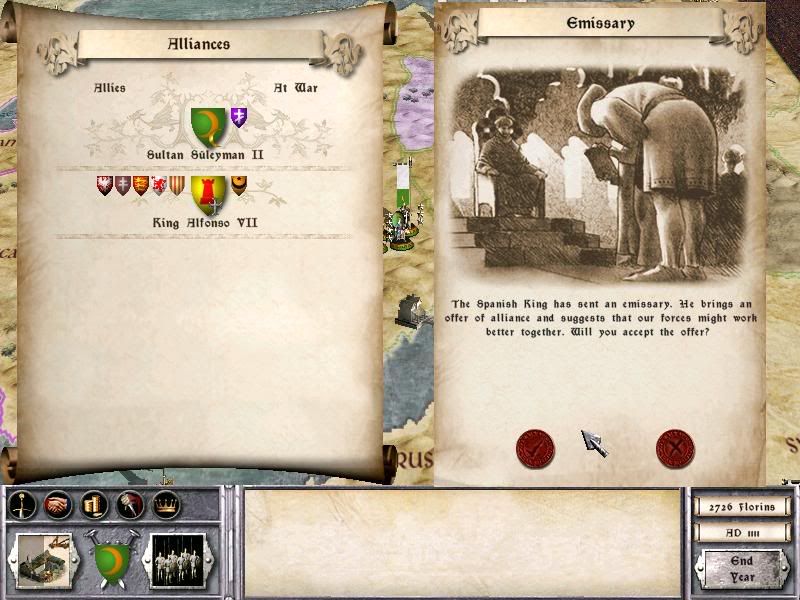Click the white eagle allied shield

(103, 185)
